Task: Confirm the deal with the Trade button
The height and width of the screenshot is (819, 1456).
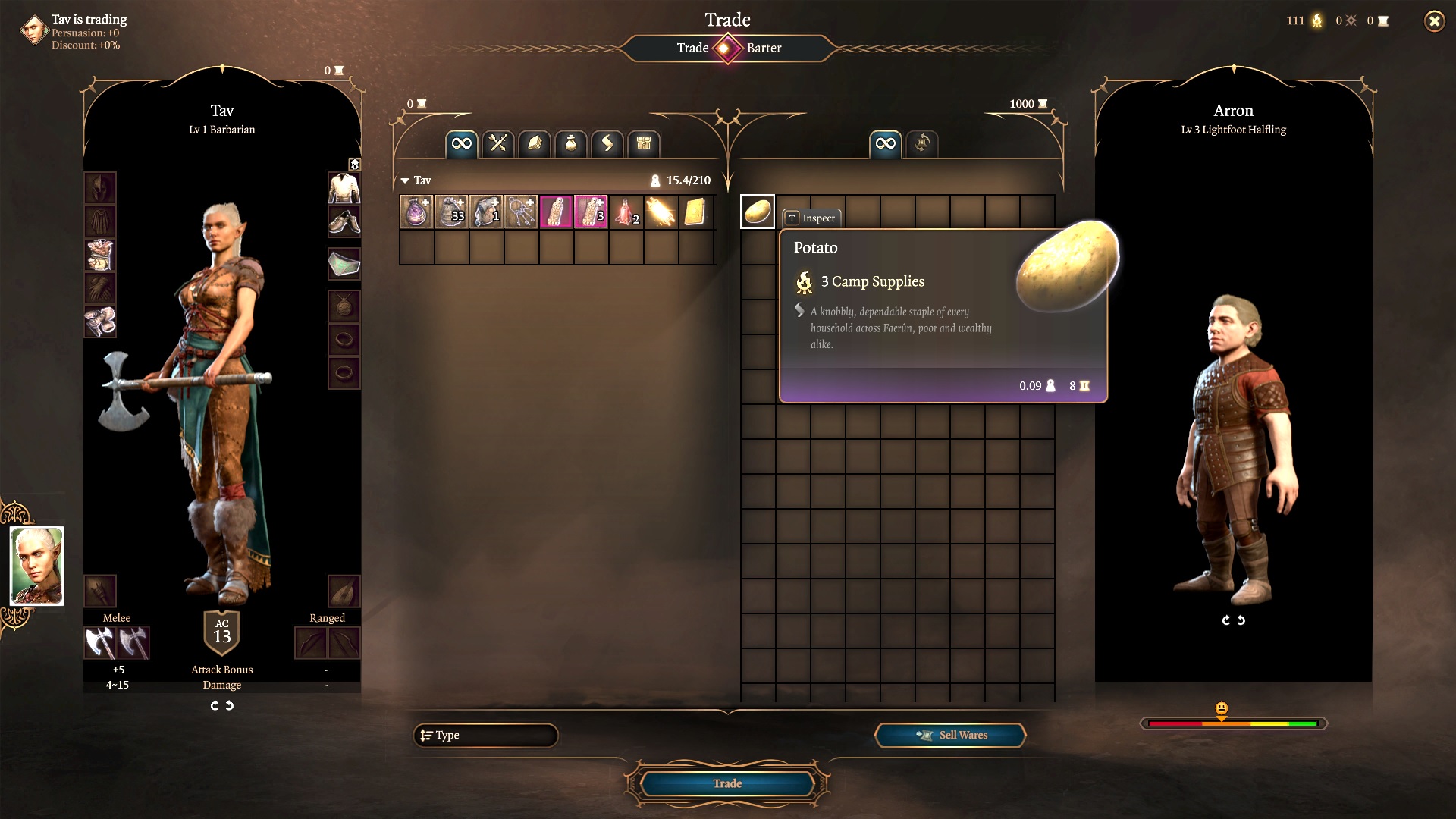Action: [726, 783]
